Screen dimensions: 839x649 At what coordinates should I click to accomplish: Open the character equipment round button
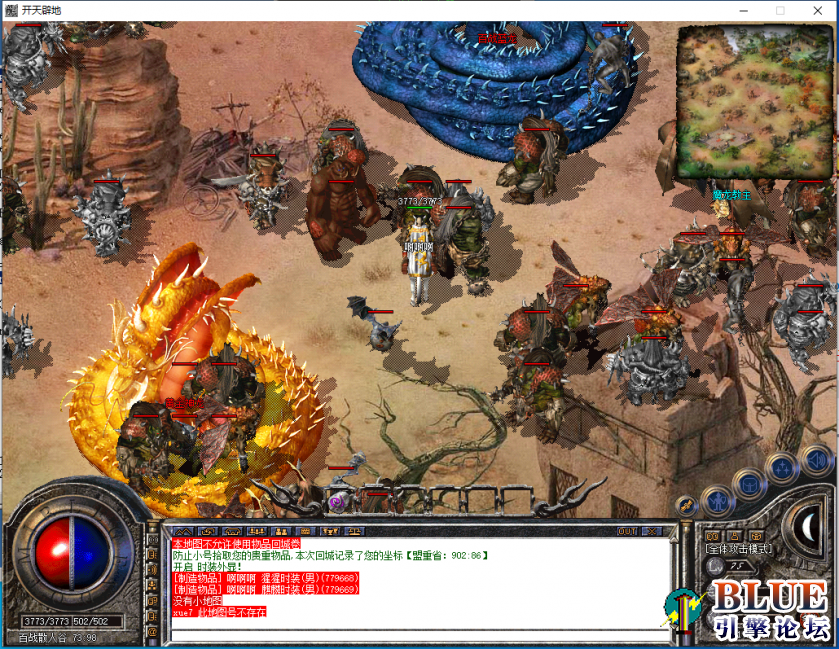pyautogui.click(x=716, y=500)
